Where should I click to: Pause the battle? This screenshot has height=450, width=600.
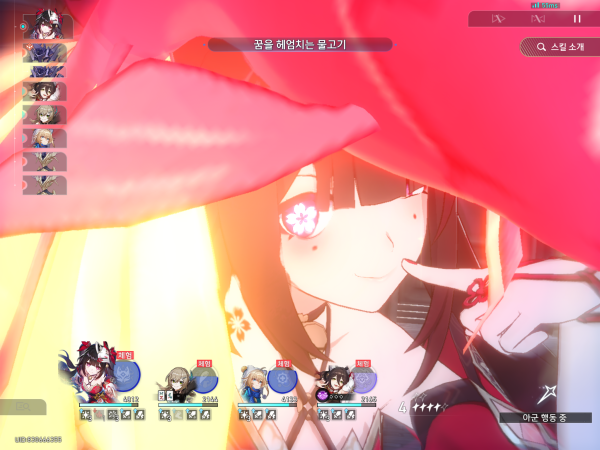point(577,18)
